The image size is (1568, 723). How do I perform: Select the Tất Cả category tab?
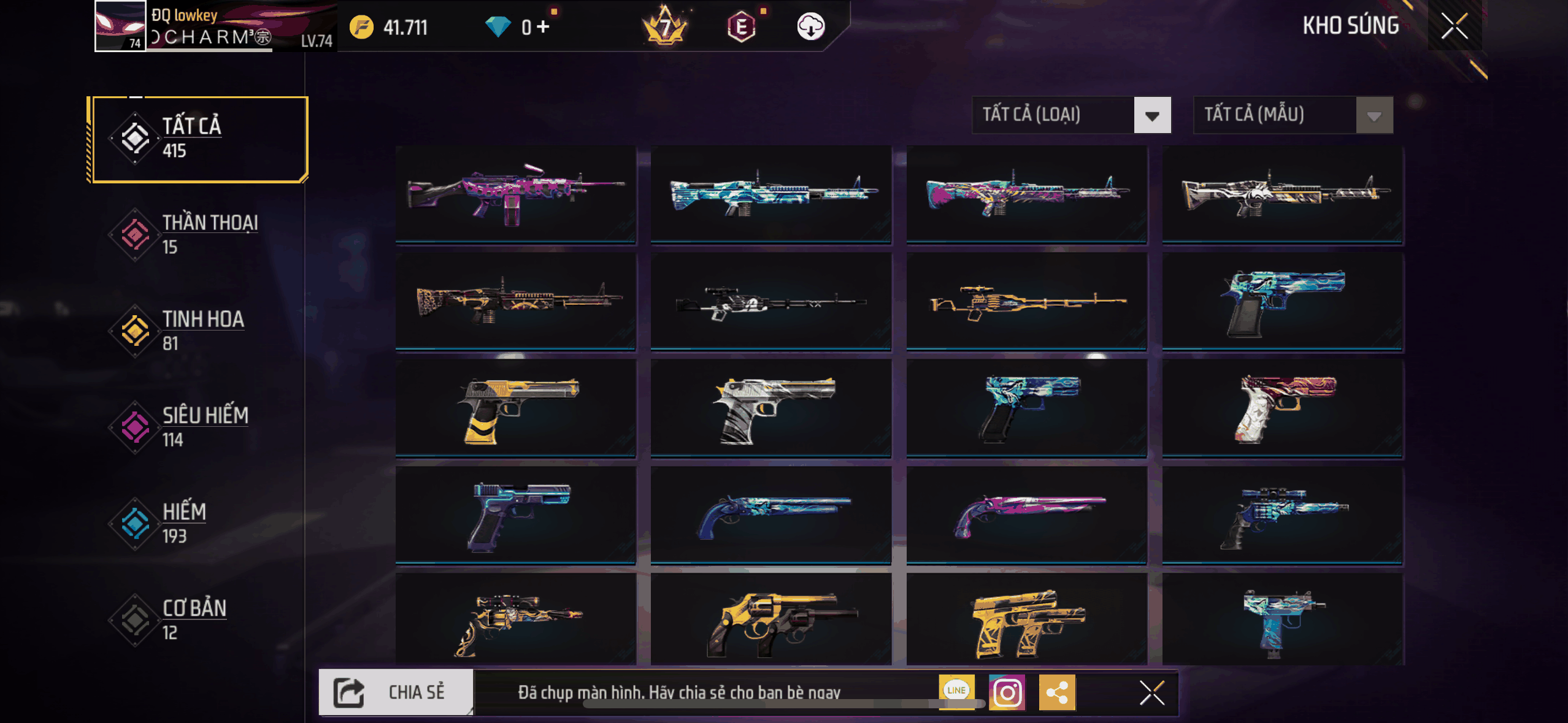pos(198,139)
